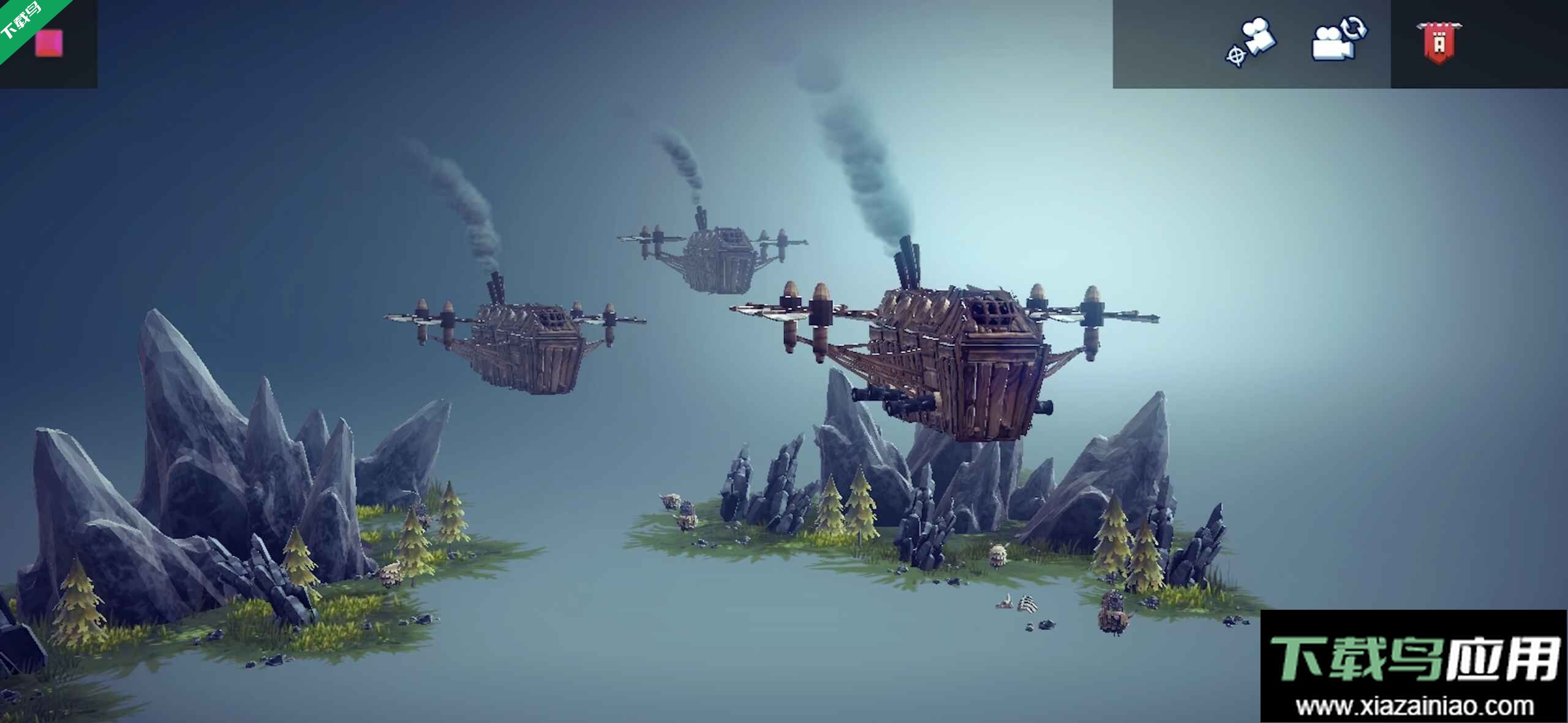Stop the simulation with the pink square button
1568x723 pixels.
pos(49,43)
